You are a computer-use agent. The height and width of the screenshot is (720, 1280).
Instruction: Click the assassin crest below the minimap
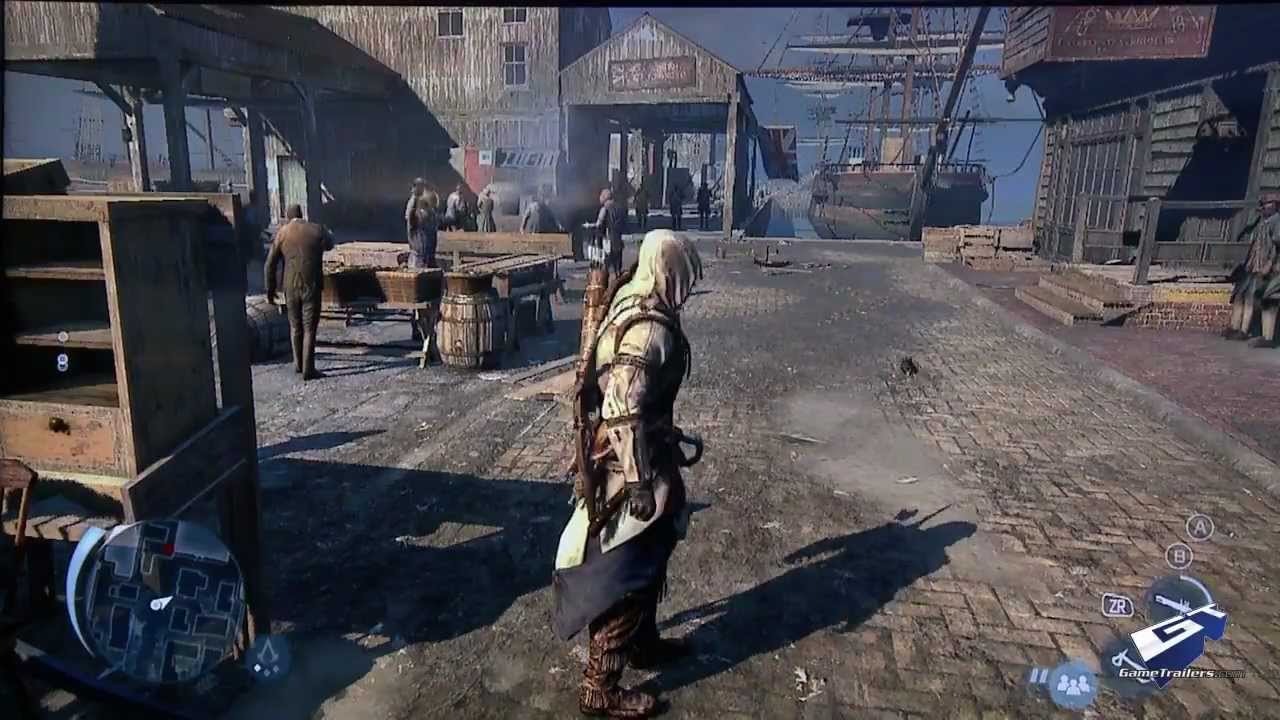pyautogui.click(x=268, y=652)
